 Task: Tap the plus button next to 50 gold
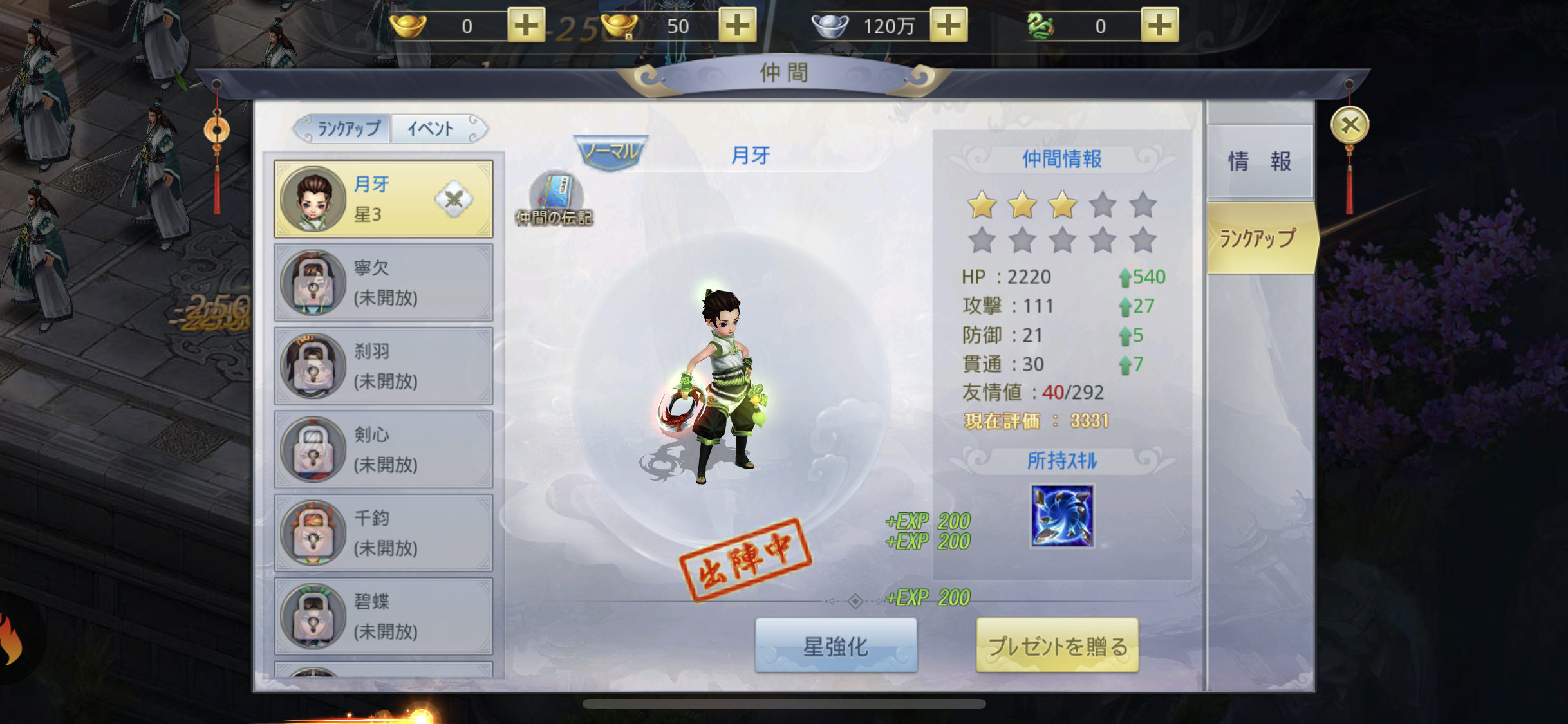point(737,26)
